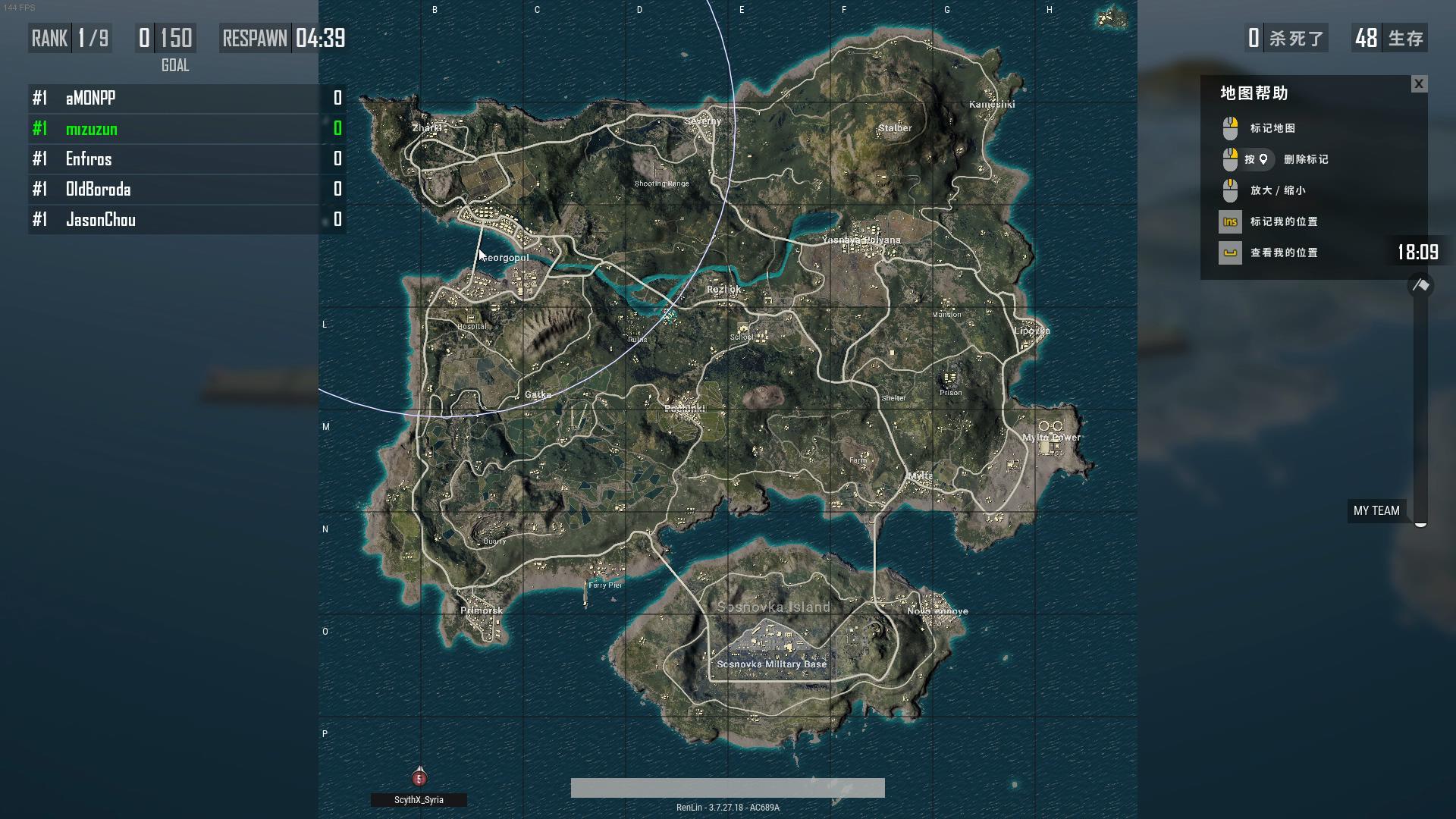
Task: Click the handle at the vertical bar's bottom
Action: pos(1420,522)
